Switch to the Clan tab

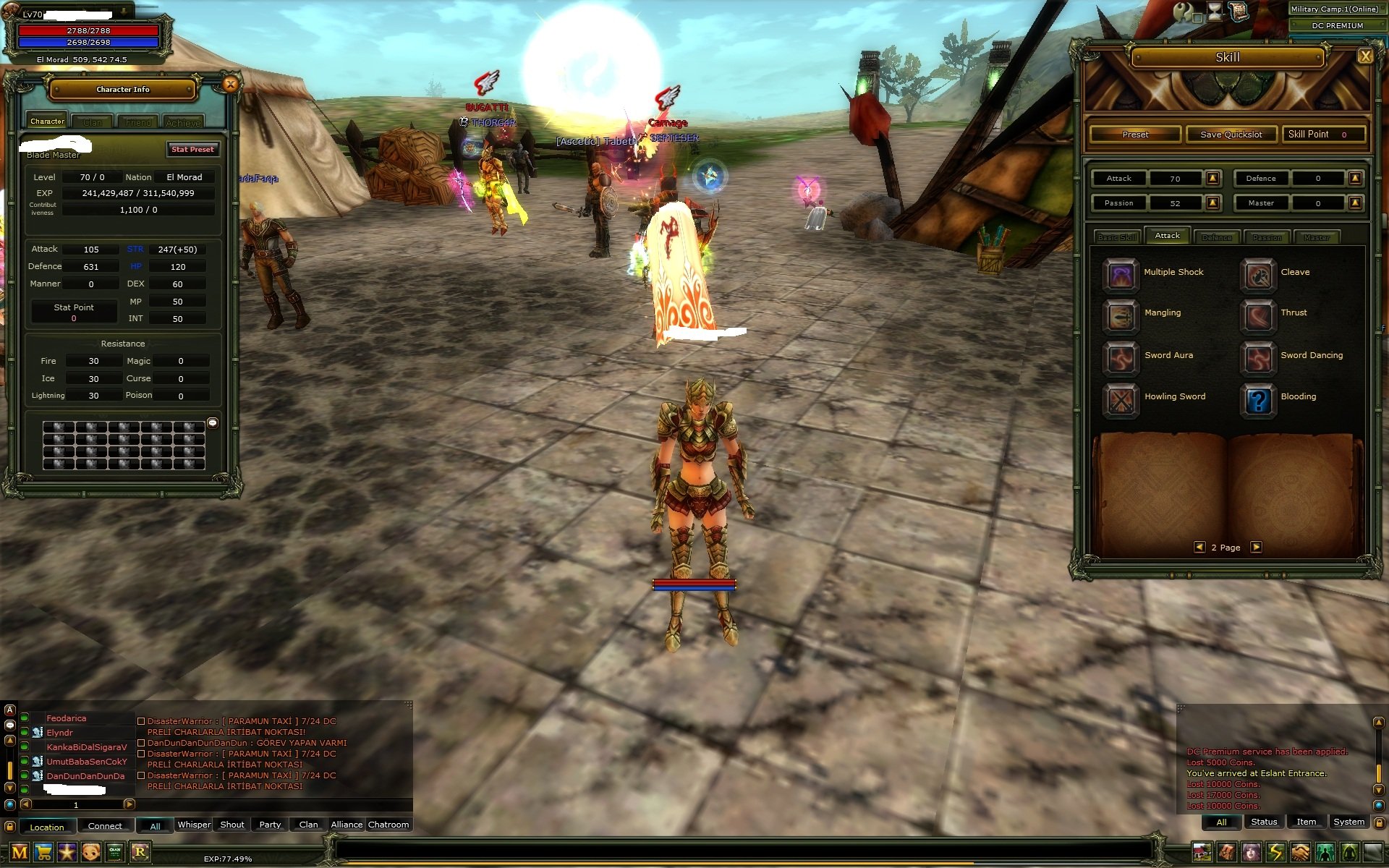93,122
